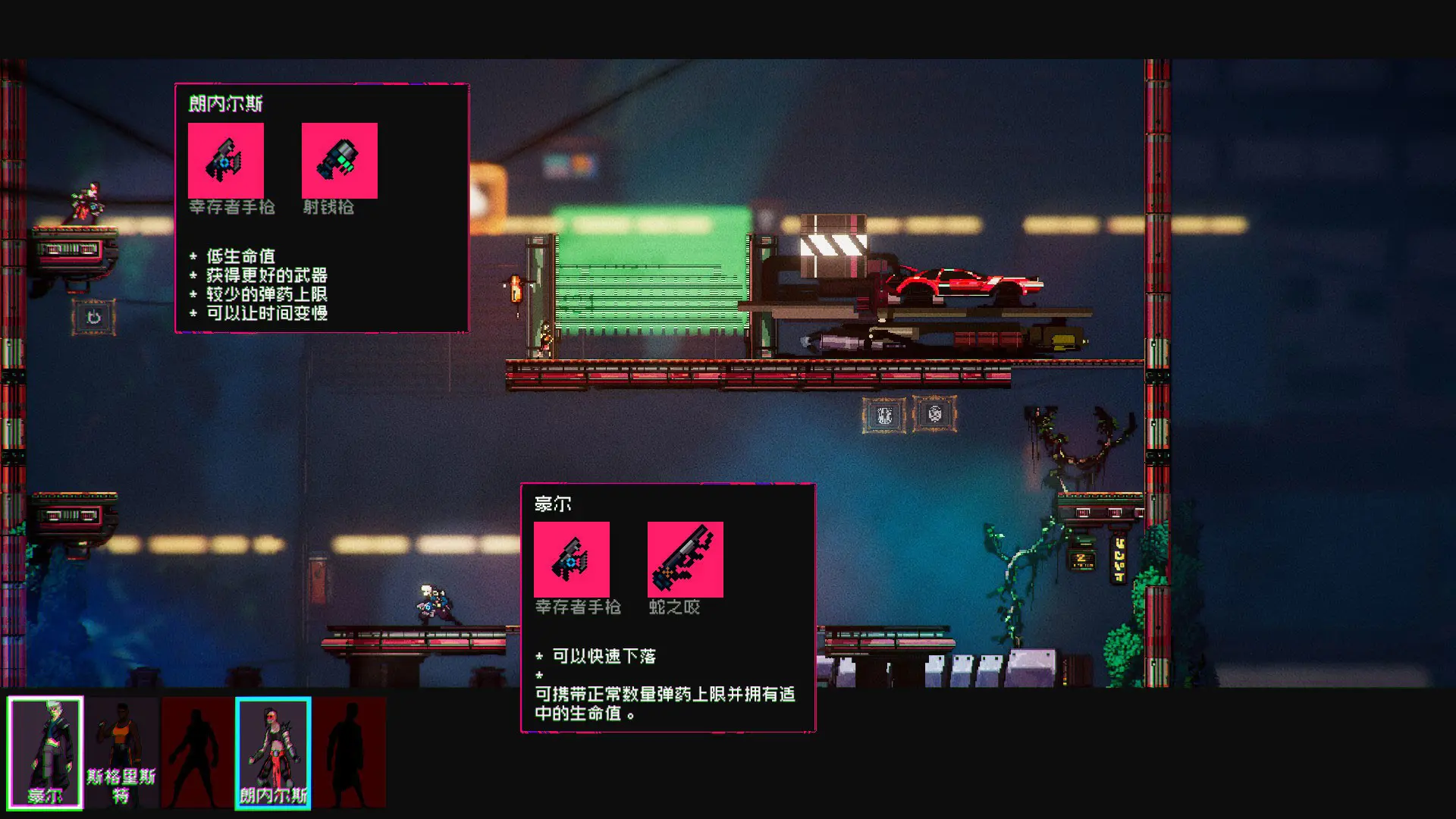Image resolution: width=1456 pixels, height=819 pixels.
Task: Click the left framed portrait under the platform
Action: click(884, 416)
